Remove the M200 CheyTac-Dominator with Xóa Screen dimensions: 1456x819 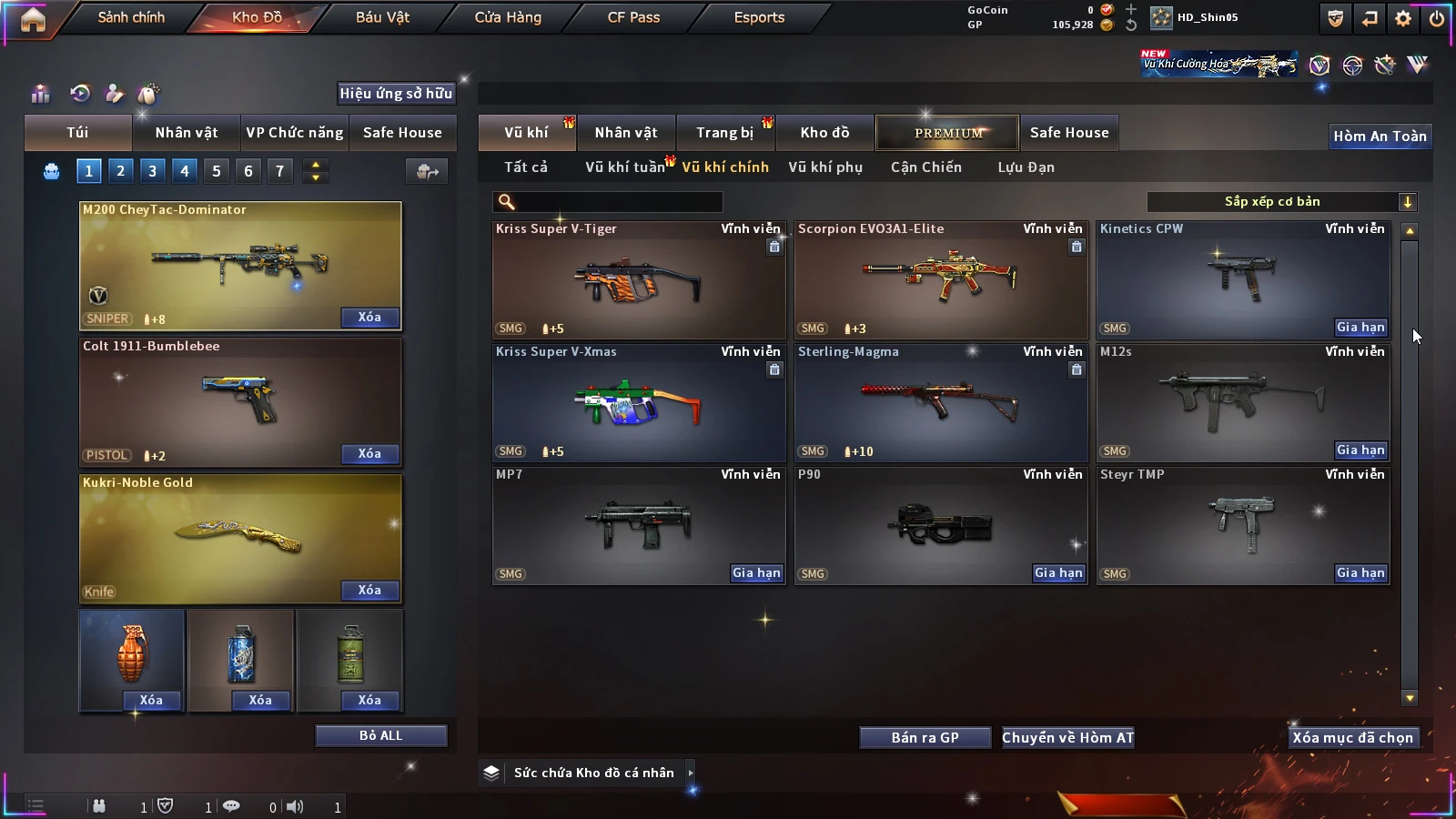tap(369, 318)
